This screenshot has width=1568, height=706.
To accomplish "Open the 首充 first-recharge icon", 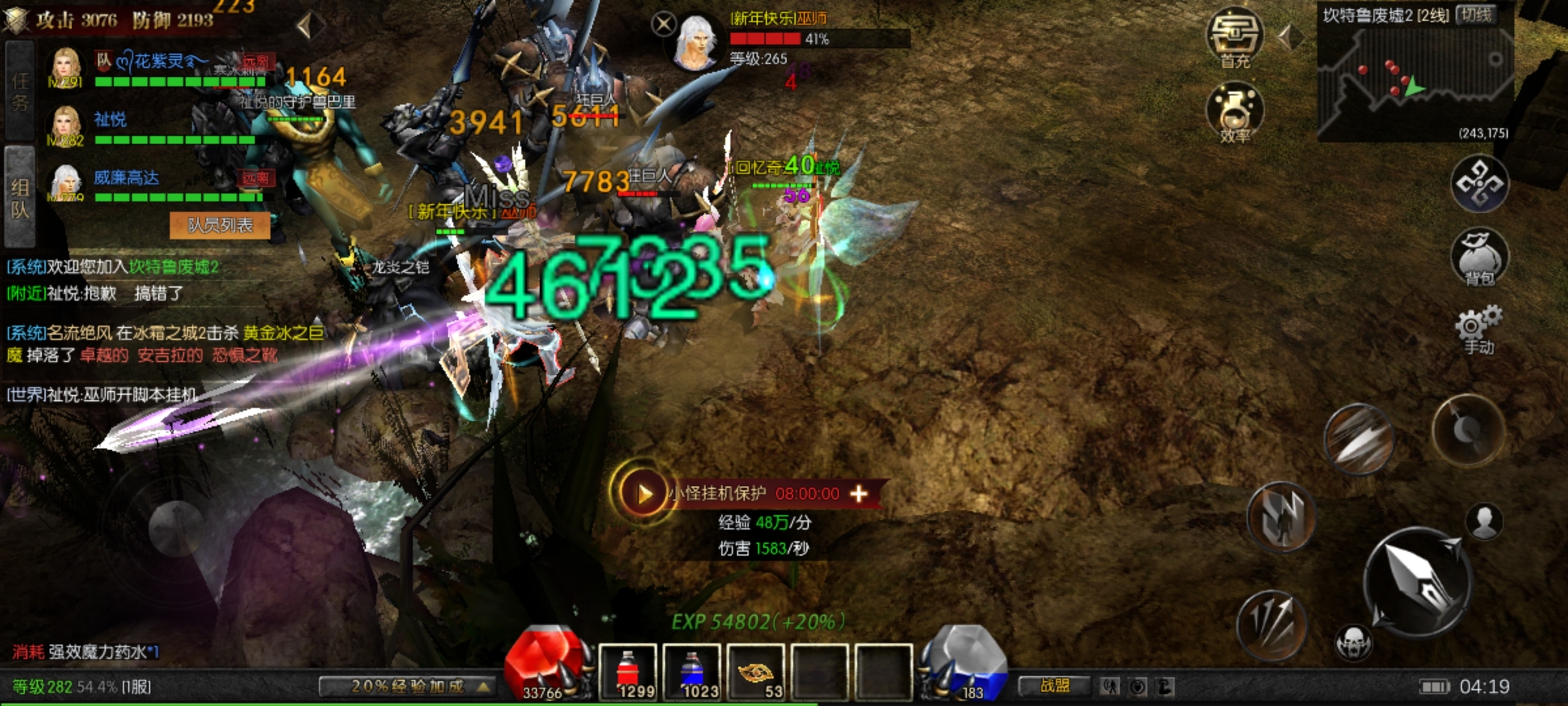I will point(1234,38).
